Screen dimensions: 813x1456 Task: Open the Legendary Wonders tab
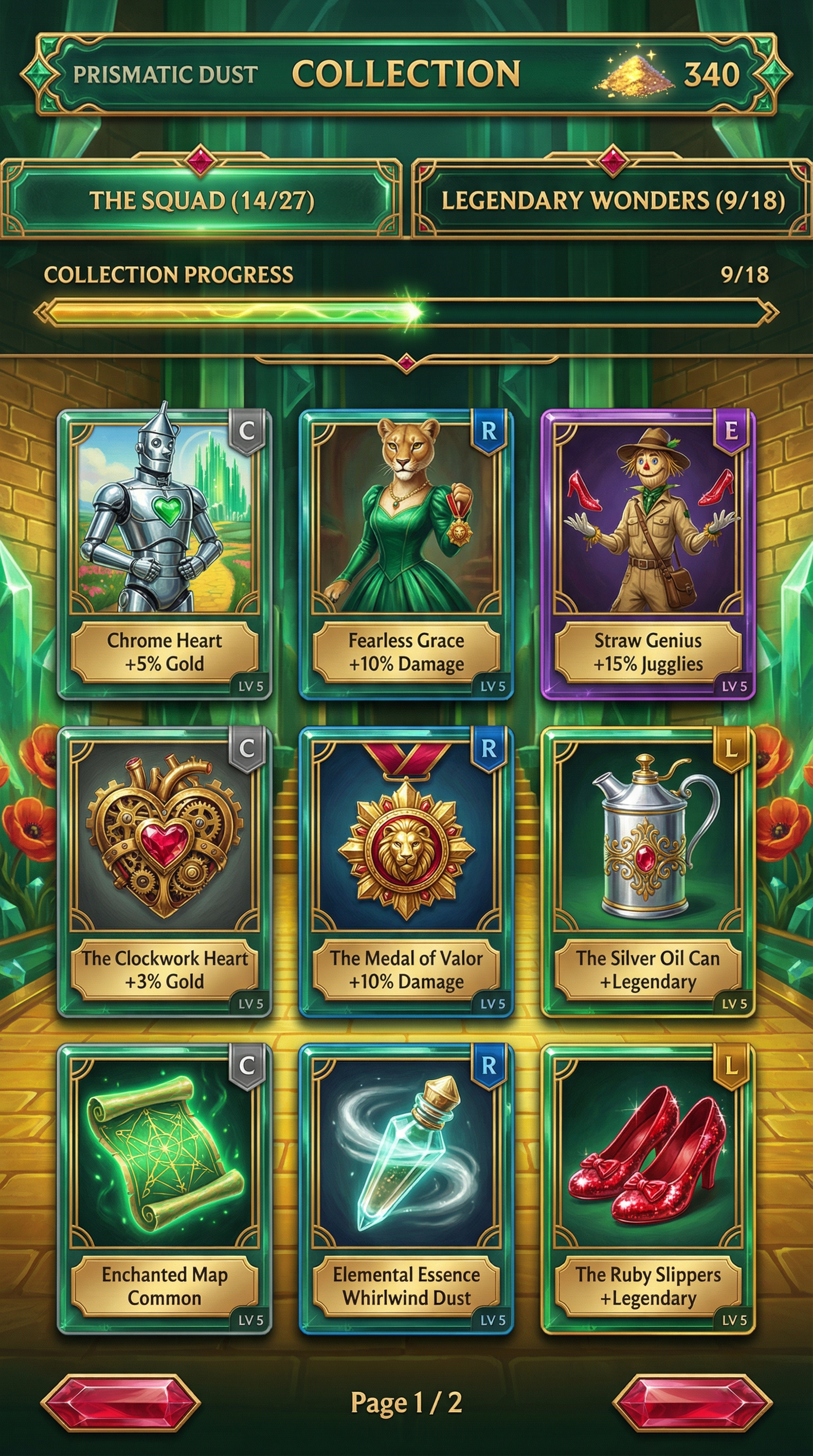(613, 201)
